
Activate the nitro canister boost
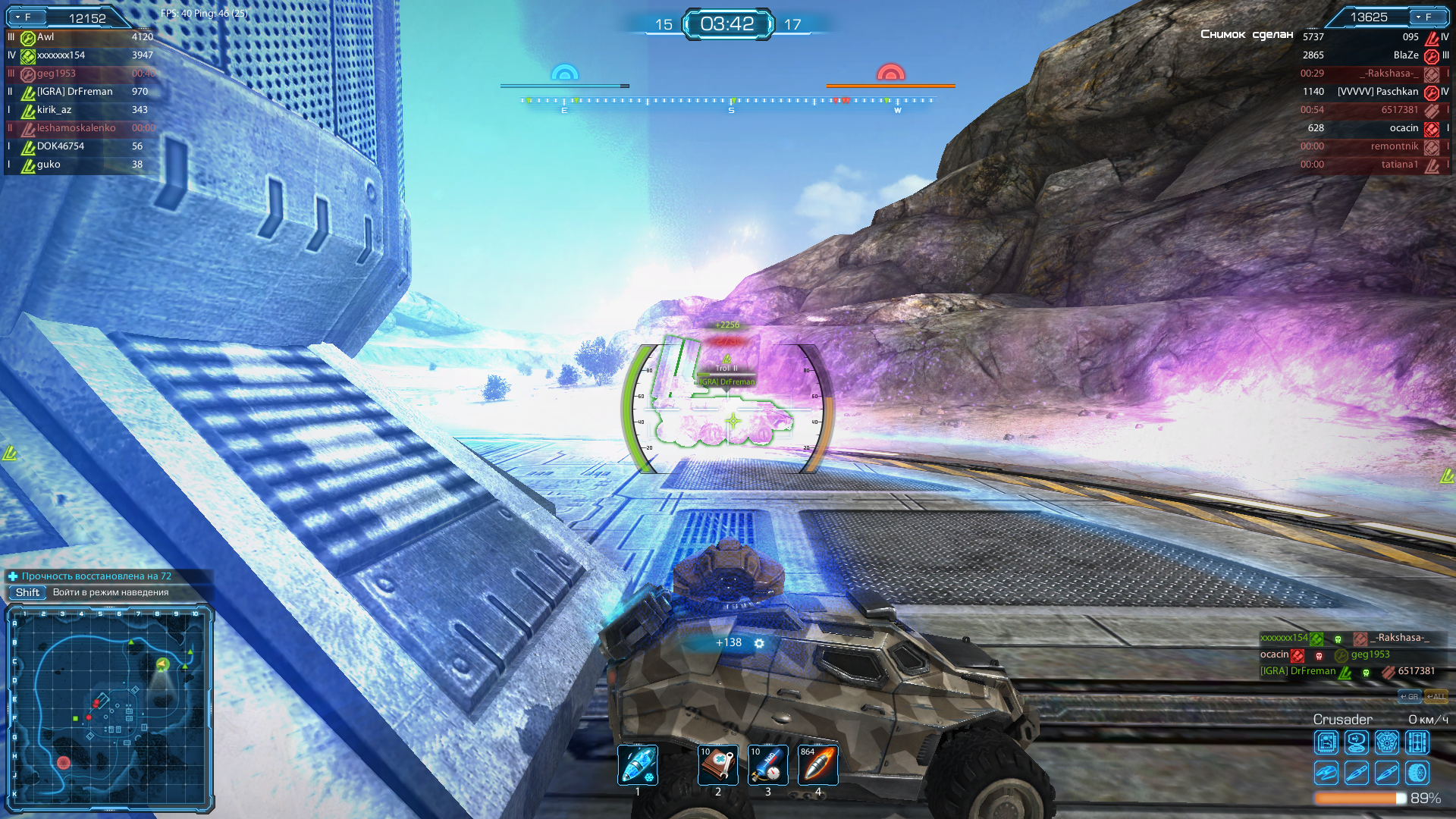point(767,764)
